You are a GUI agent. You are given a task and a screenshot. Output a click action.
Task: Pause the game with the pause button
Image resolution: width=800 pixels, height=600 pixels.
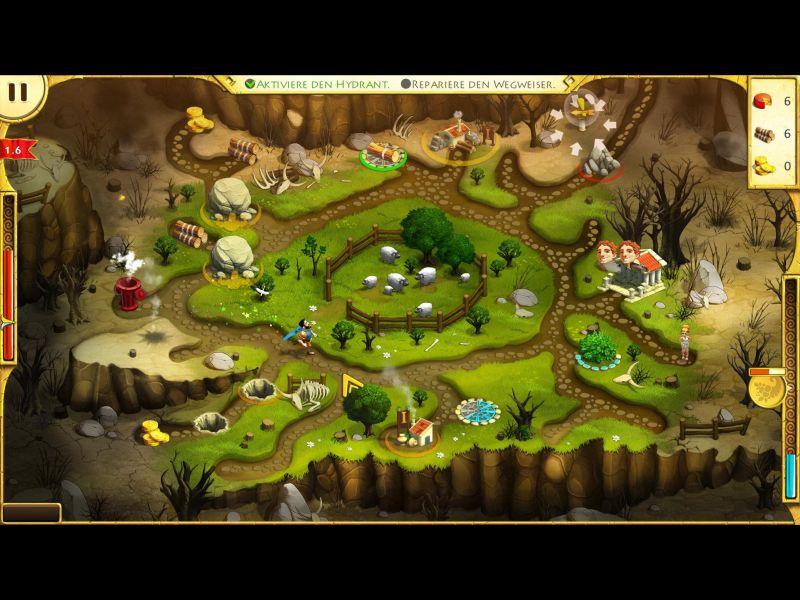18,94
